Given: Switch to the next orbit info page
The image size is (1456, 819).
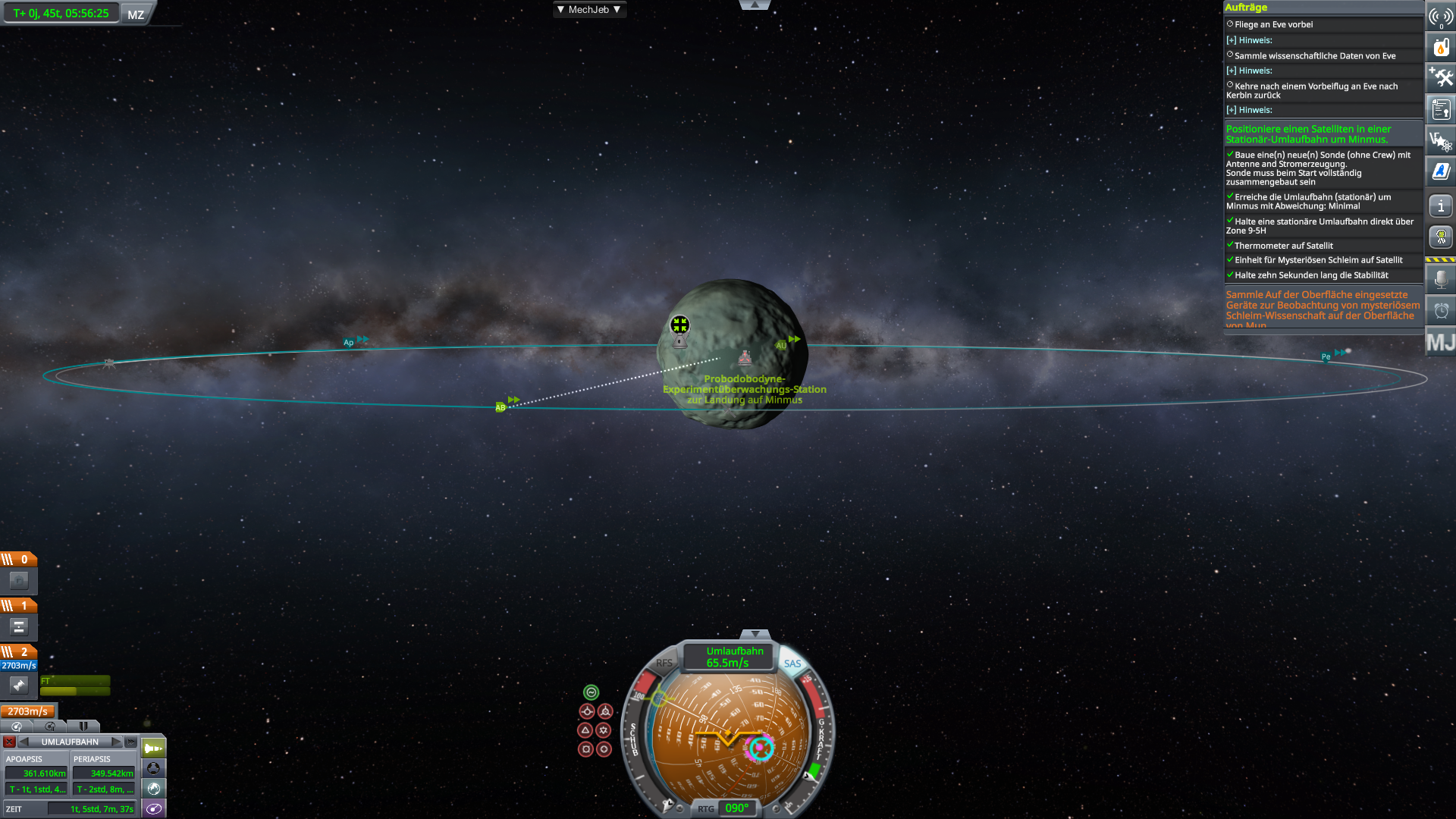Looking at the screenshot, I should pyautogui.click(x=116, y=742).
